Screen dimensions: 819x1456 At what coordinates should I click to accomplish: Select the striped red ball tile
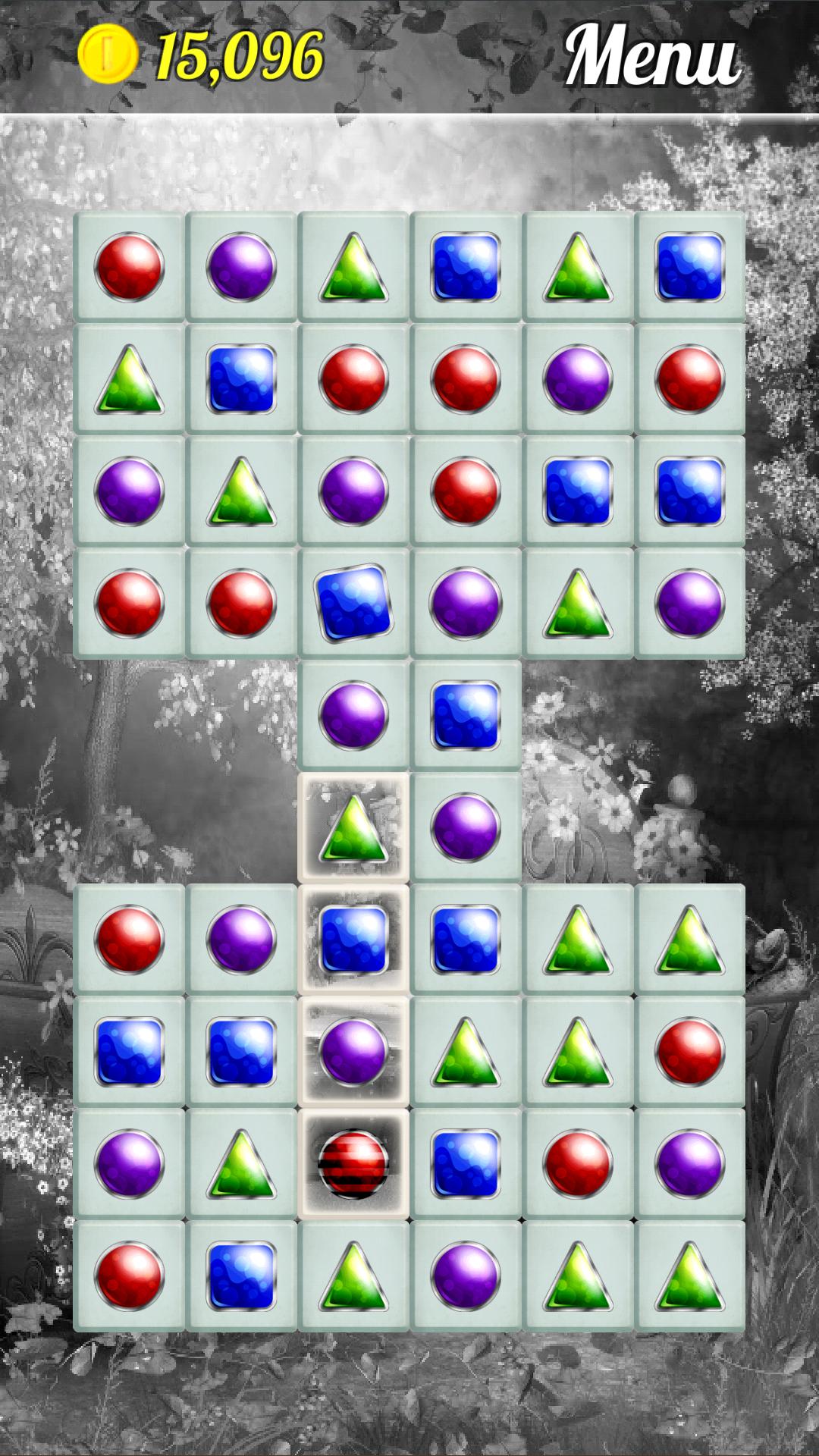353,1163
